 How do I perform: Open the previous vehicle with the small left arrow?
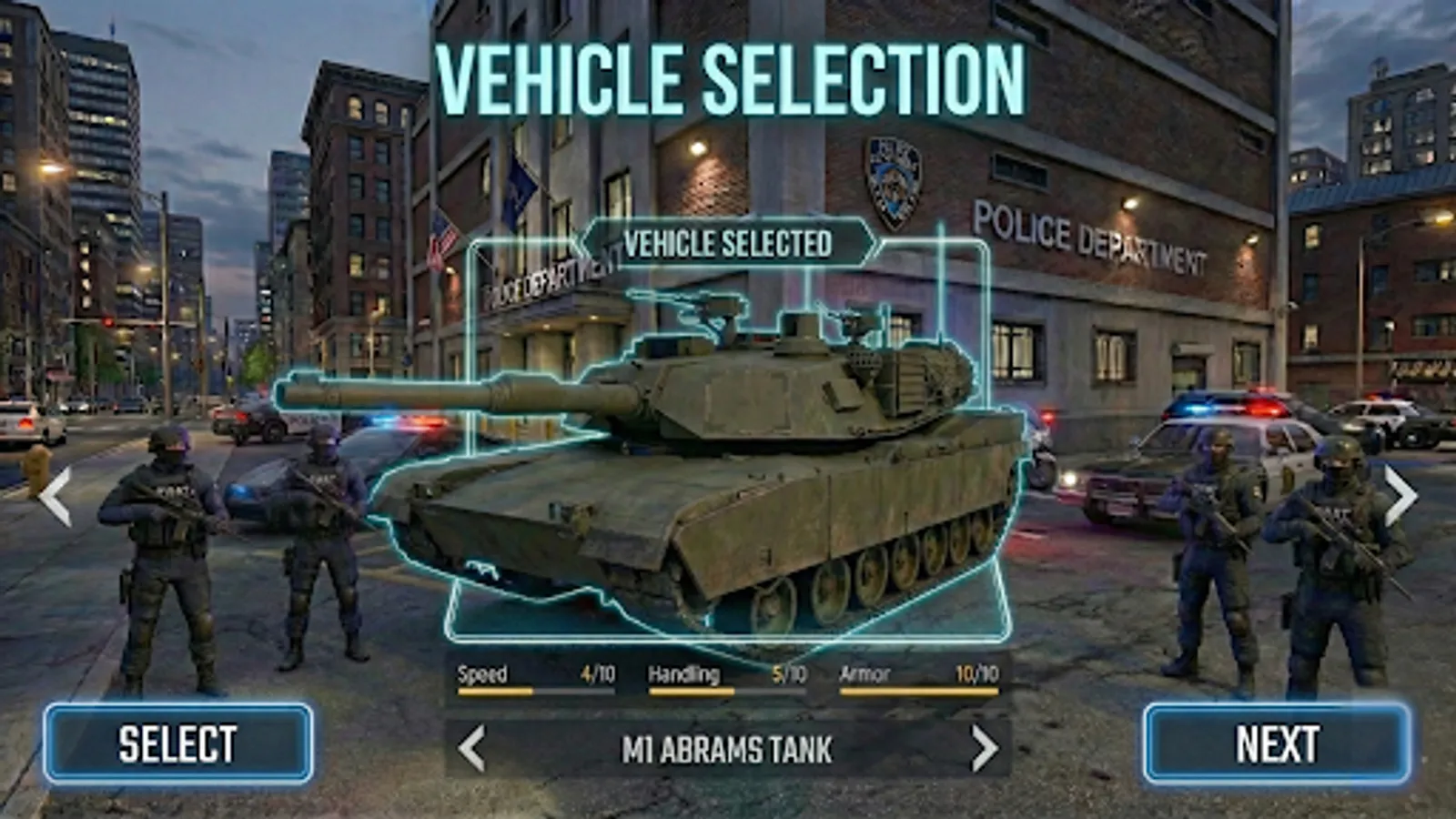pyautogui.click(x=471, y=750)
